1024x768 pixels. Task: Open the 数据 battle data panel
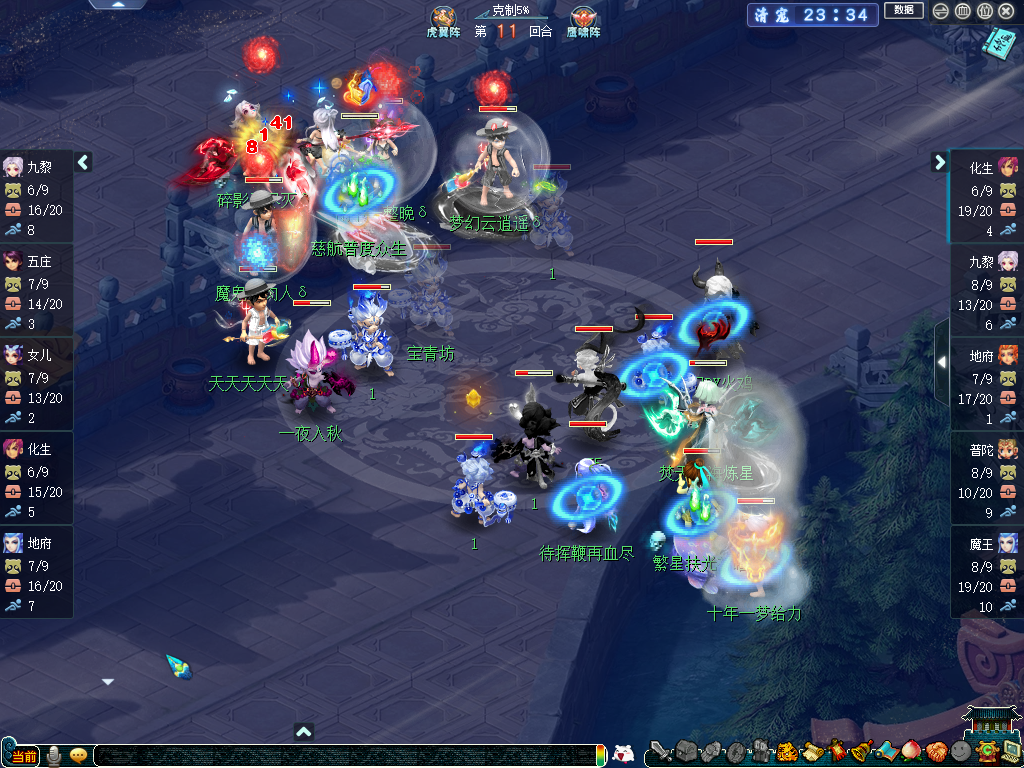tap(903, 11)
